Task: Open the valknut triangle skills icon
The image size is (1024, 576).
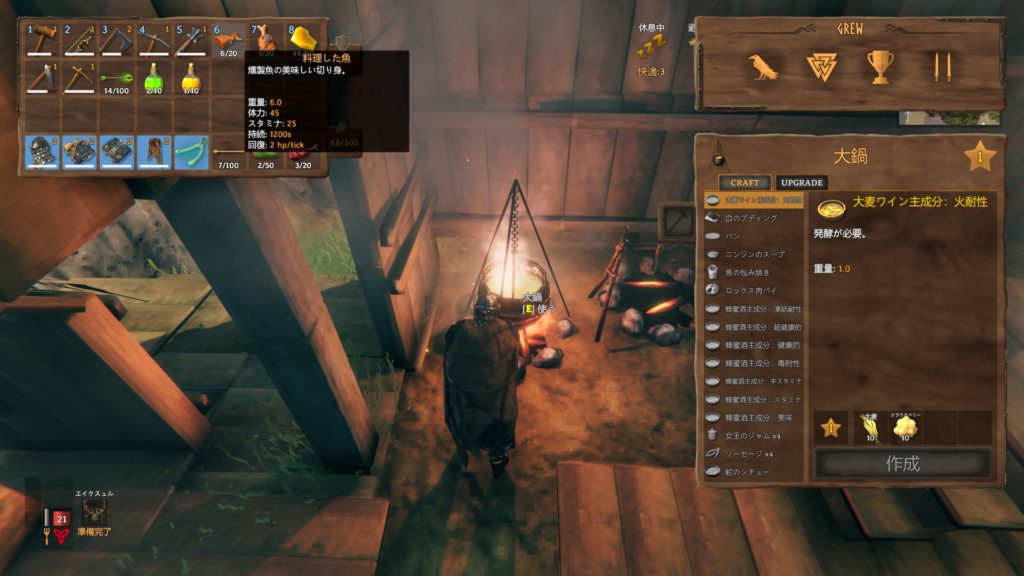Action: point(821,67)
